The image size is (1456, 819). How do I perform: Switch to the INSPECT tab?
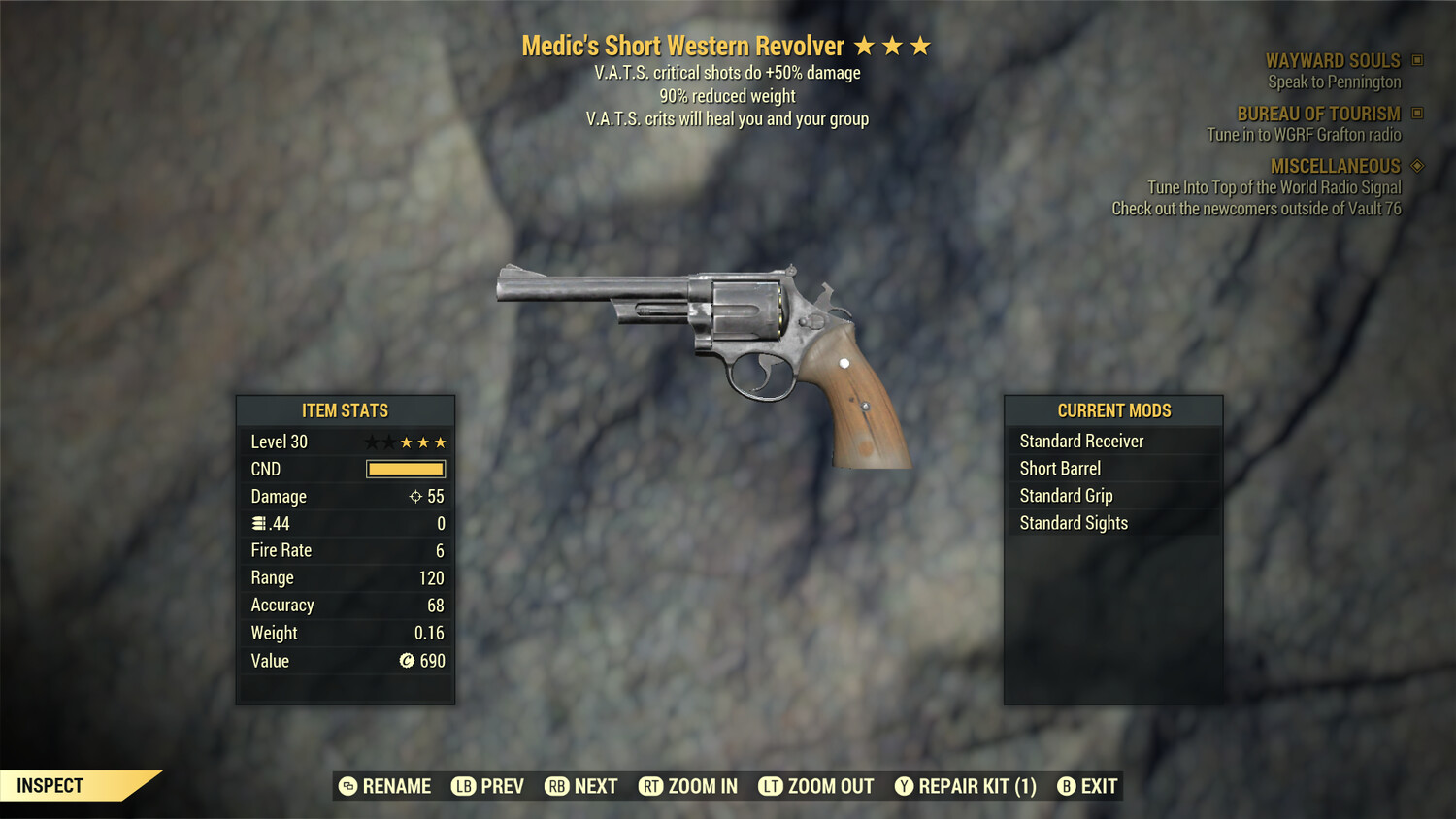[x=51, y=785]
